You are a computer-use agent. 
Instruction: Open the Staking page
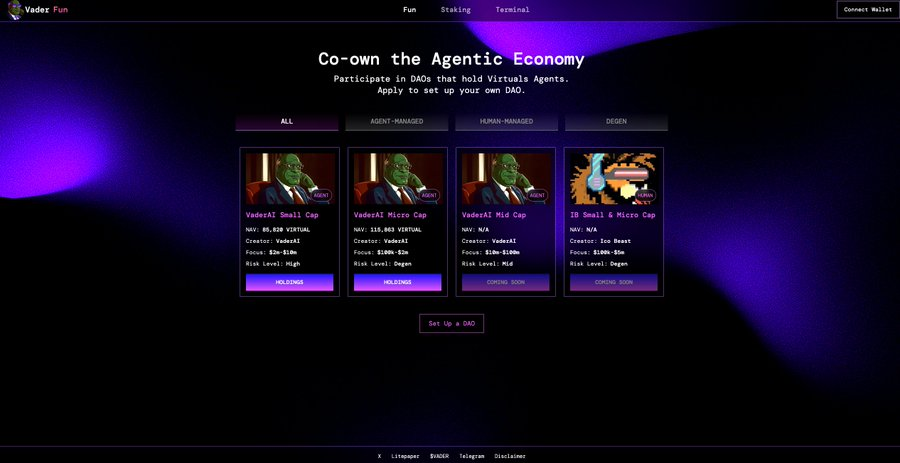455,10
